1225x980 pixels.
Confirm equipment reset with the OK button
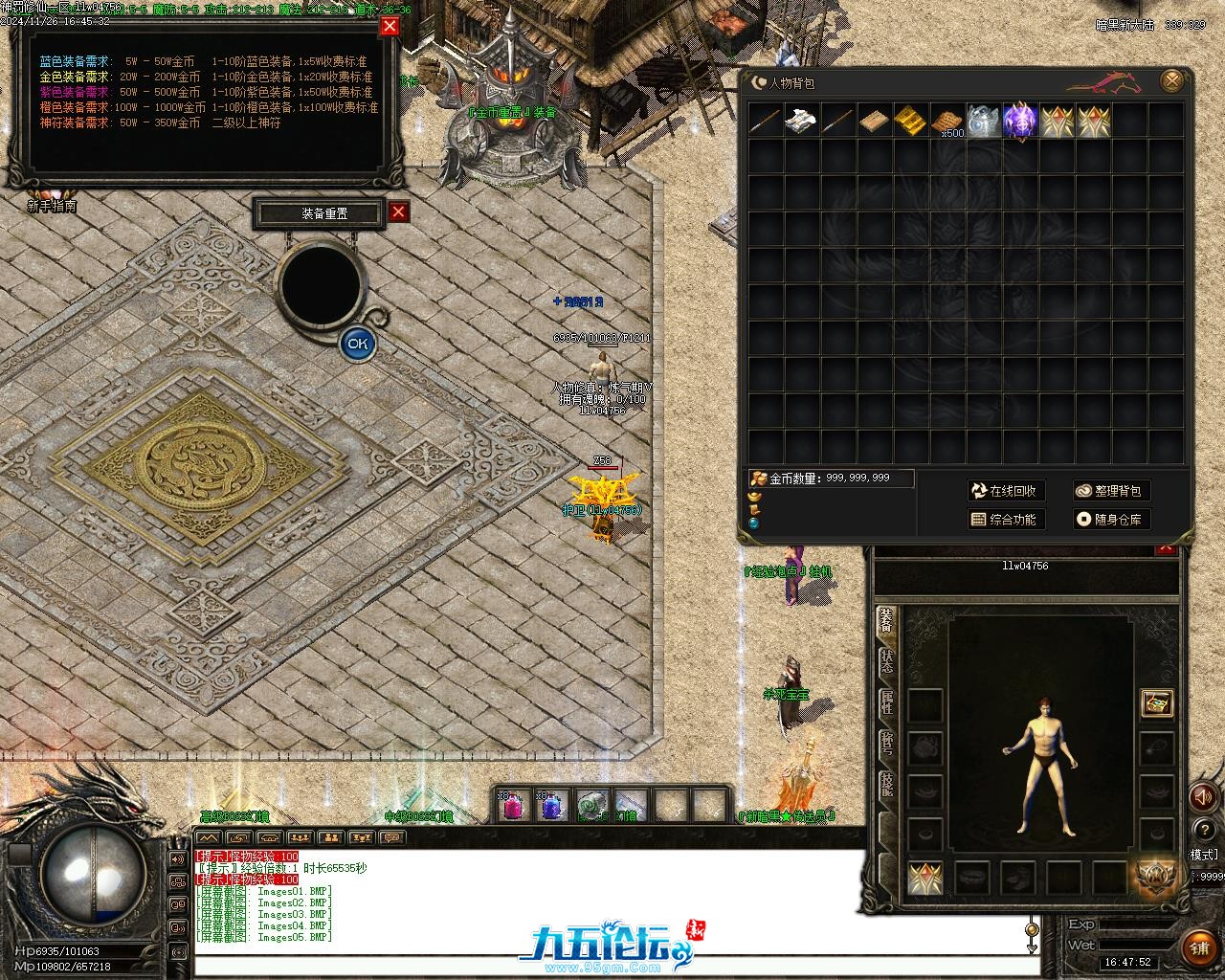[x=358, y=343]
